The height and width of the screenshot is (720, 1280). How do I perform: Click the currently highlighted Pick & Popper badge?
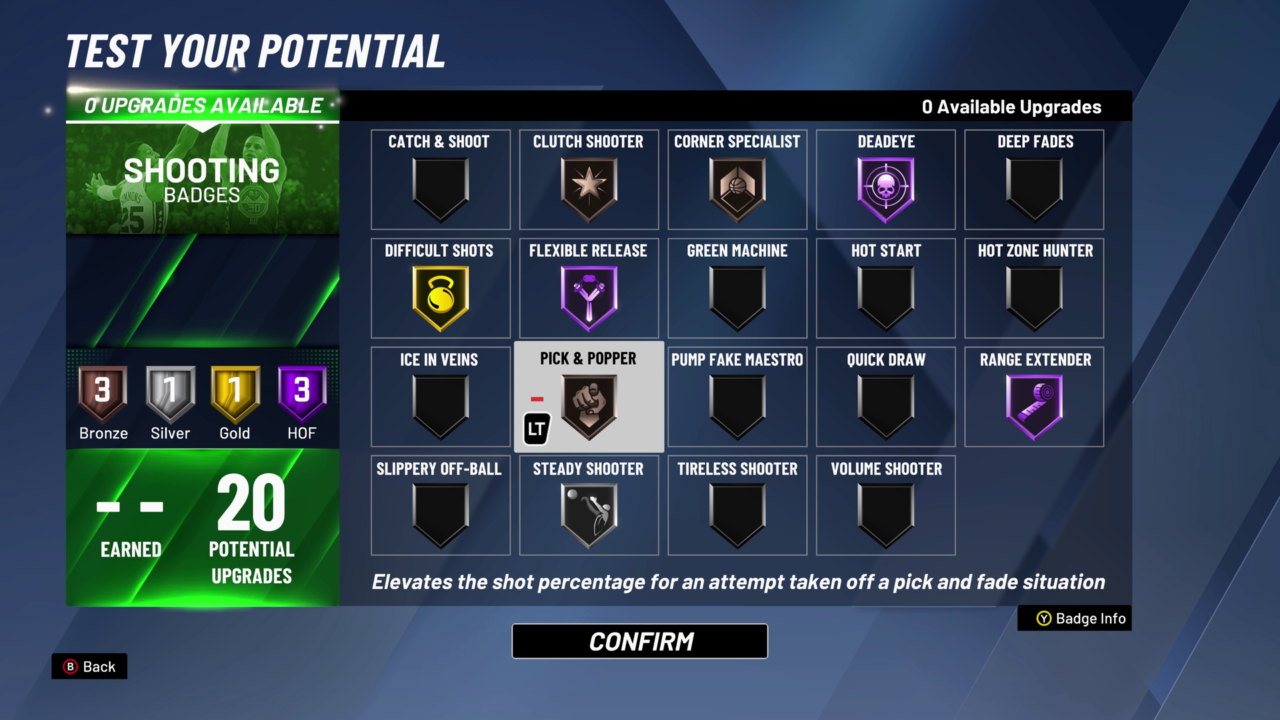click(588, 397)
